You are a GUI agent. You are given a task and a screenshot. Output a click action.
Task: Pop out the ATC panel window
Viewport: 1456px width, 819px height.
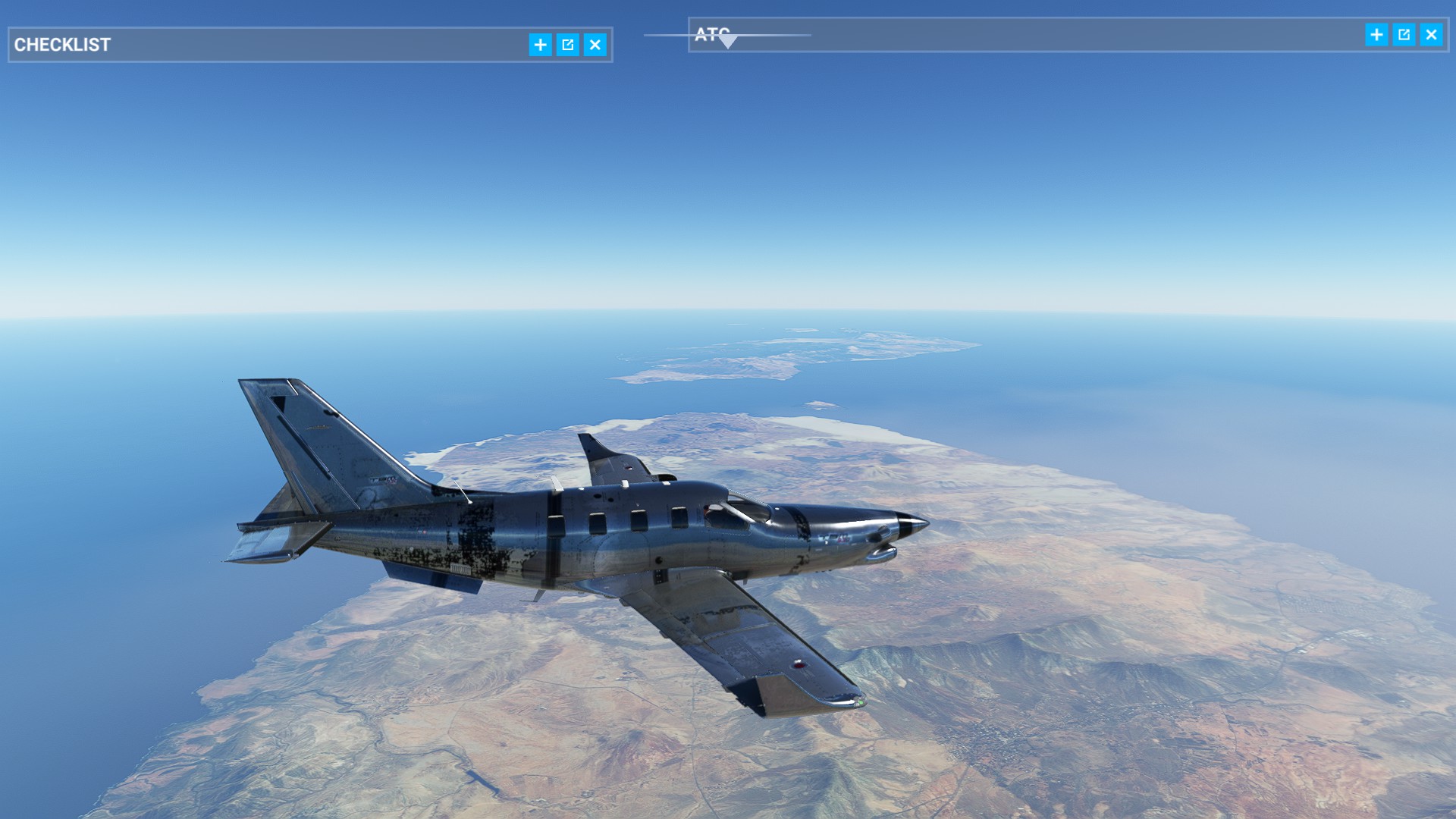(x=1404, y=35)
